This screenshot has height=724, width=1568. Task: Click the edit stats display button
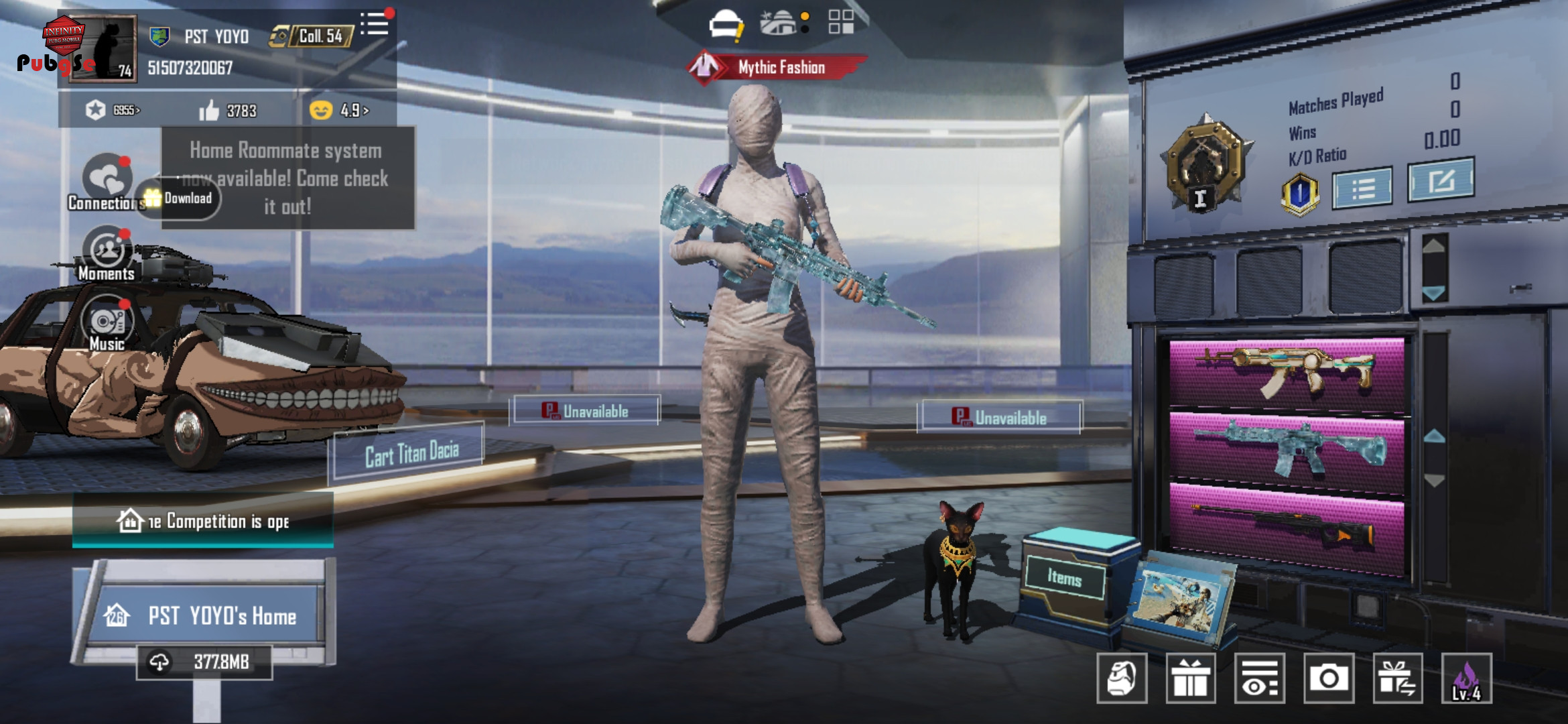[x=1441, y=180]
